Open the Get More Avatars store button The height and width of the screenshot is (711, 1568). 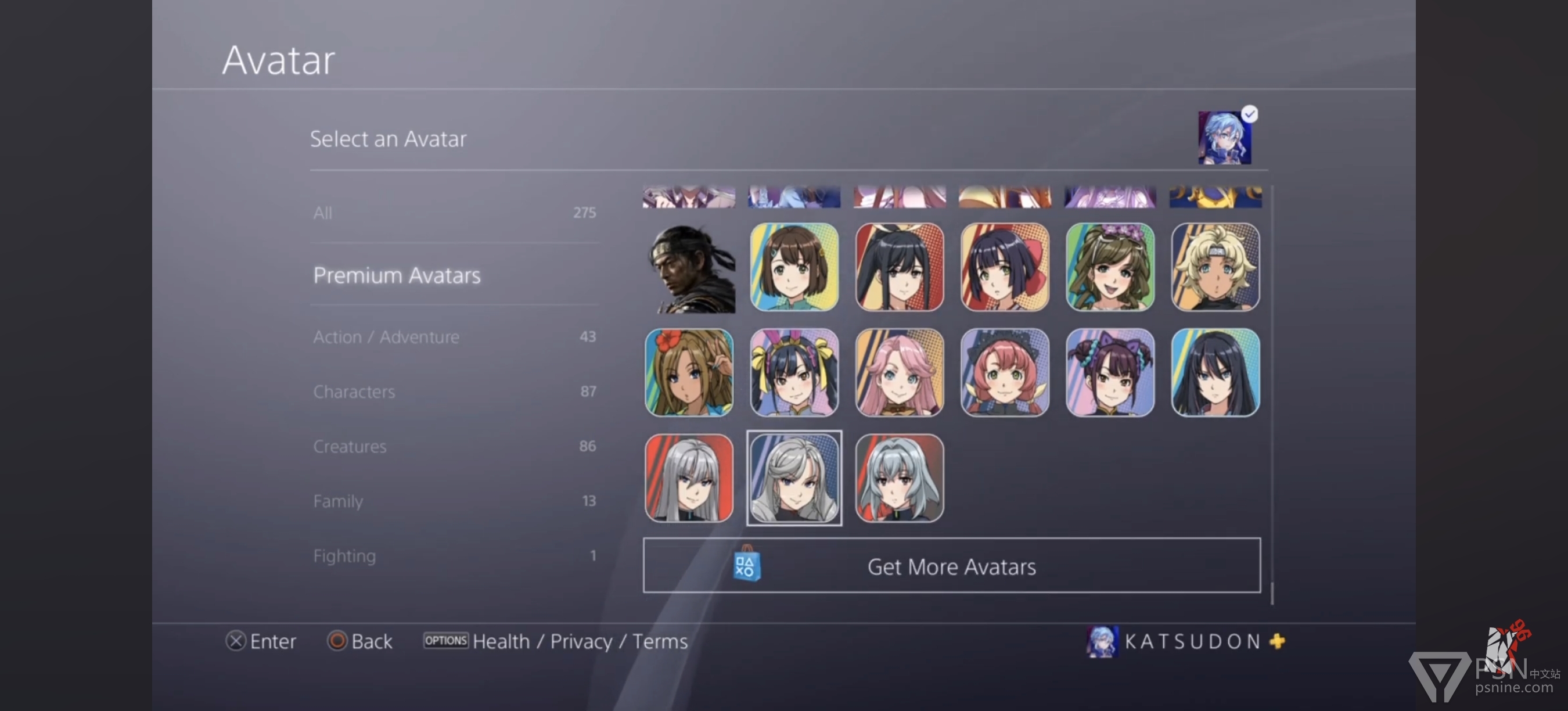click(x=951, y=566)
